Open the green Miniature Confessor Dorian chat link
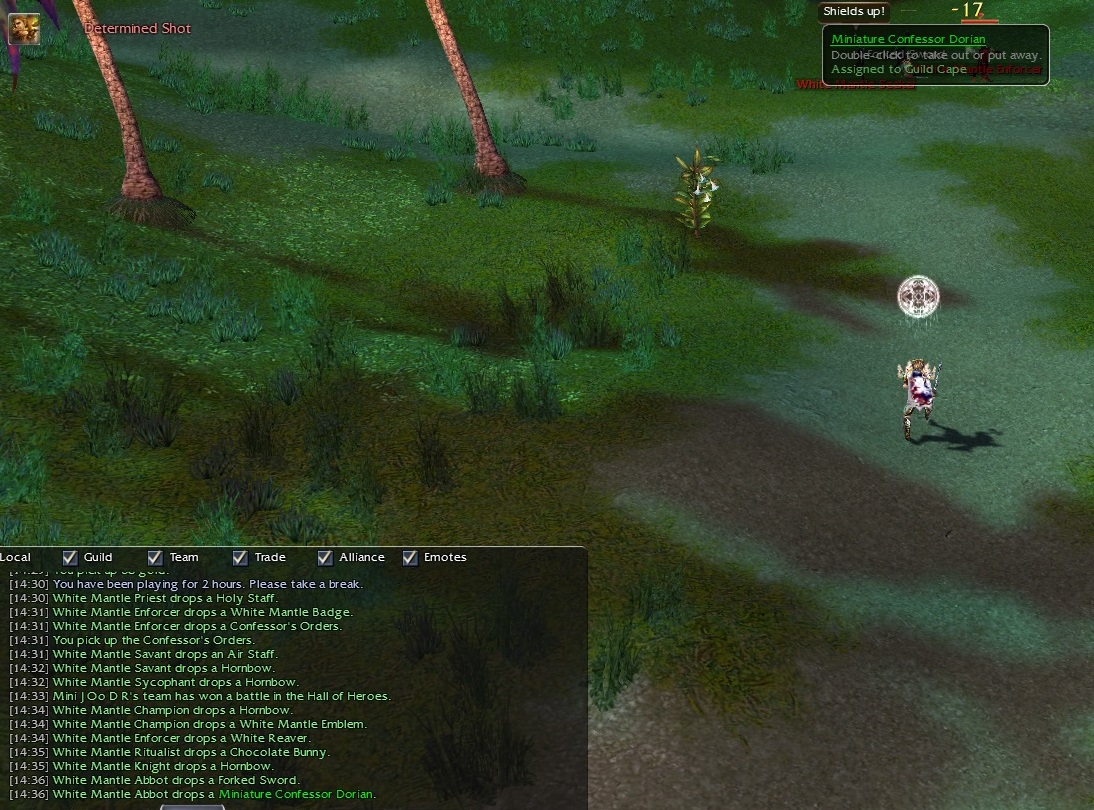Screen dimensions: 1094x810 click(296, 794)
